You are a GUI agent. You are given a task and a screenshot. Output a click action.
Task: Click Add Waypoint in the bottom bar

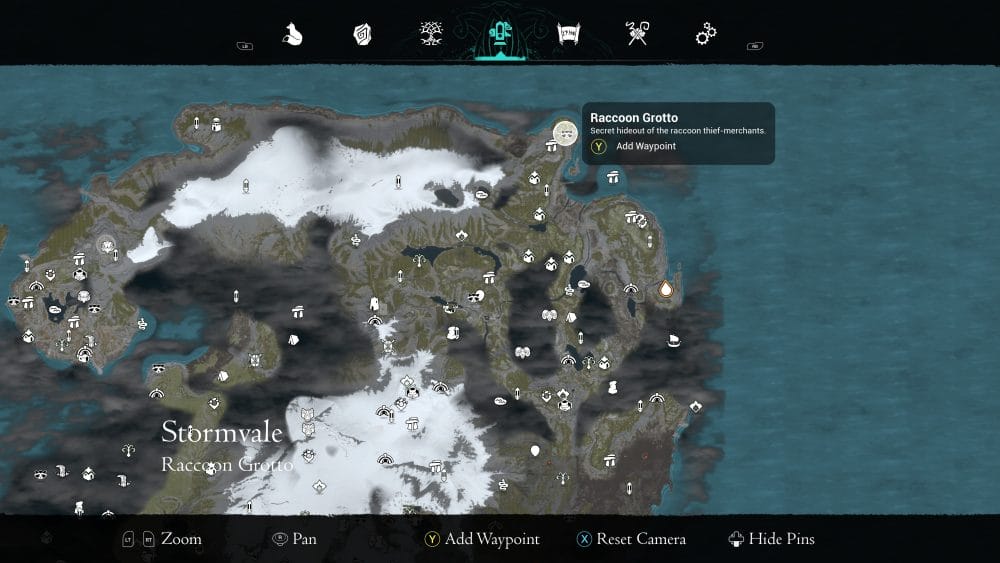(482, 539)
